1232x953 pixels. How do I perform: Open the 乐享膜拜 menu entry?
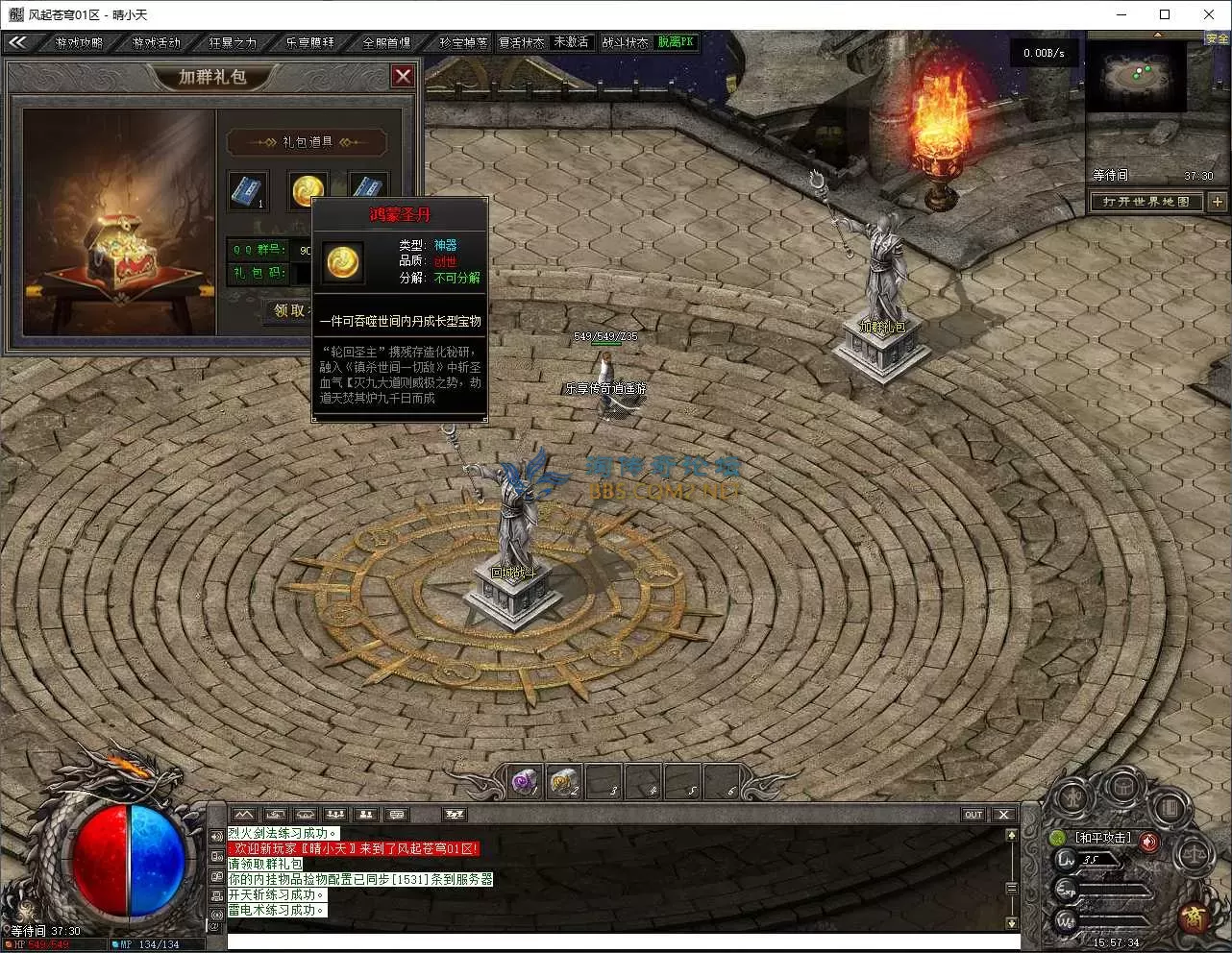point(309,42)
